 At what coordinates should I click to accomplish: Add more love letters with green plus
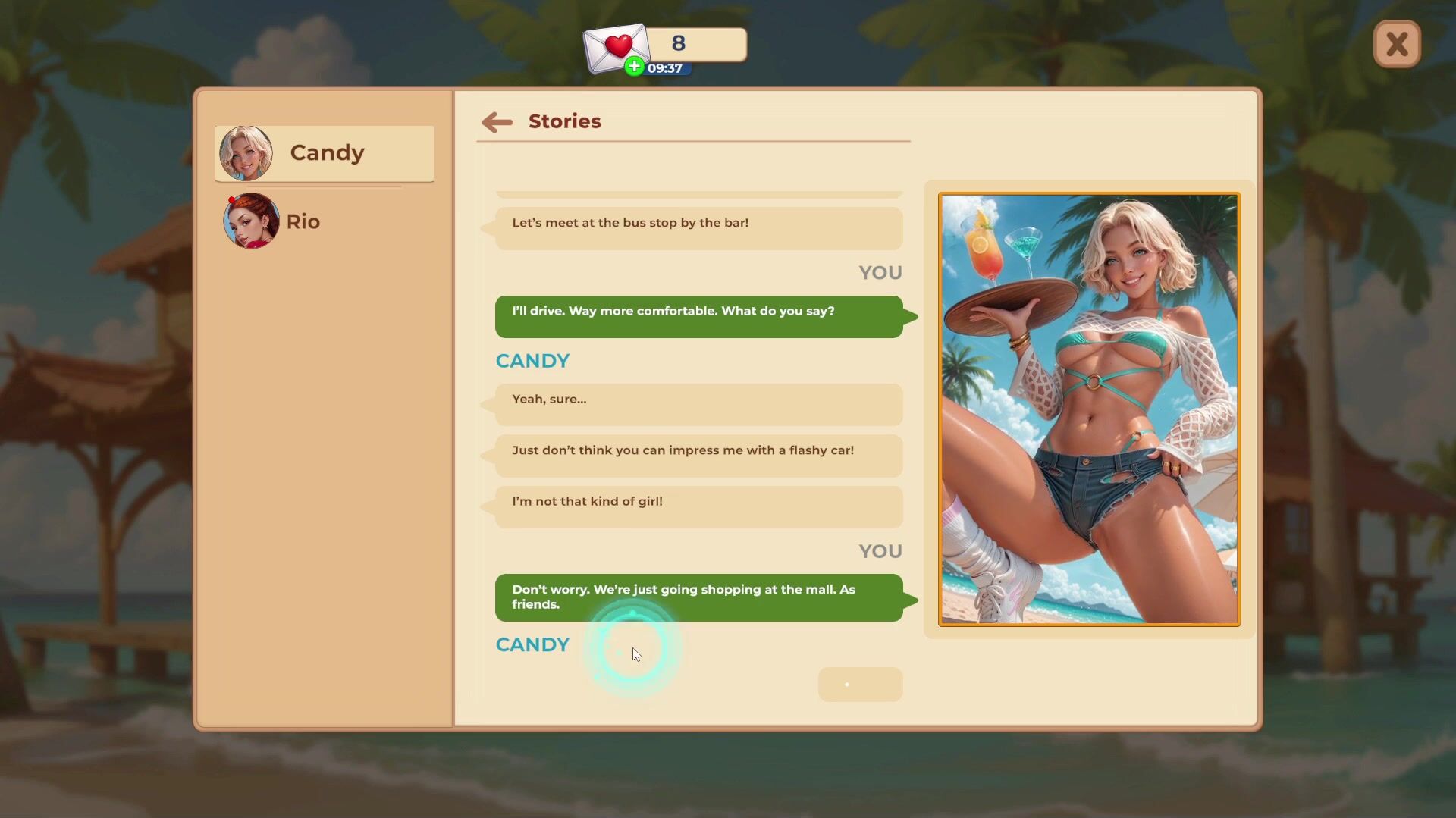634,67
